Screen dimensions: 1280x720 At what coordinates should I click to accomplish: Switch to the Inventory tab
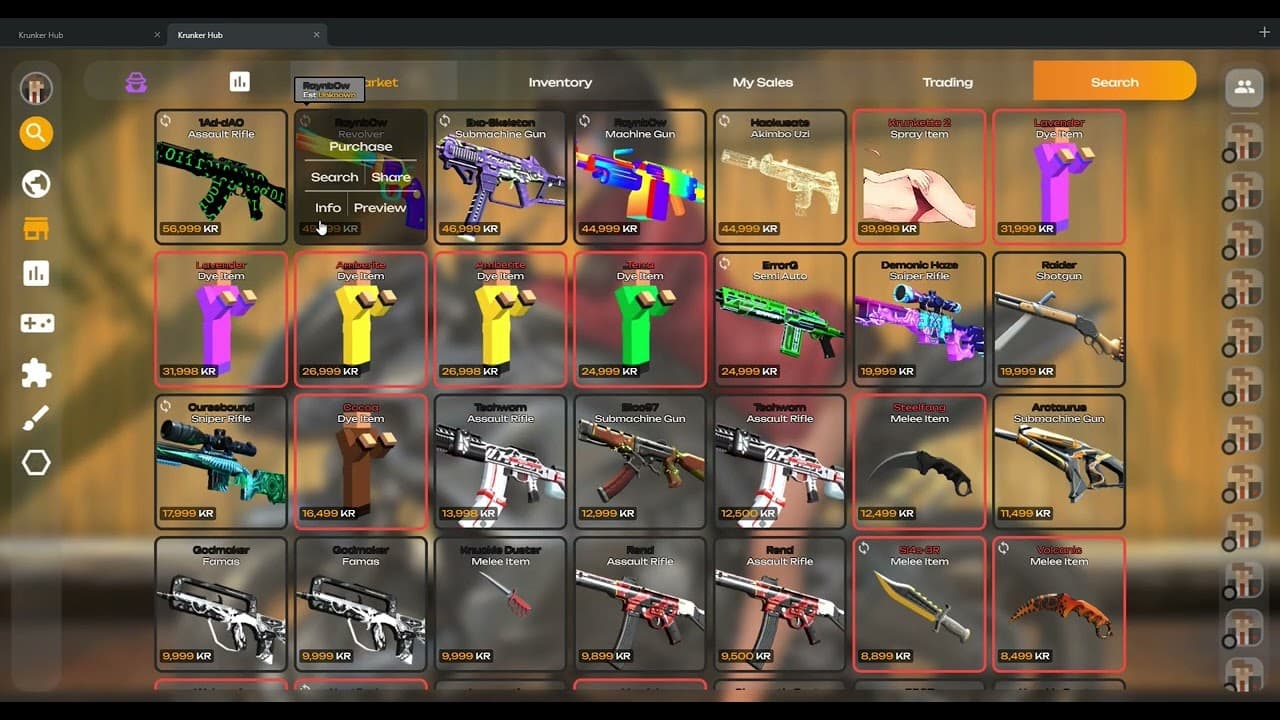tap(560, 82)
